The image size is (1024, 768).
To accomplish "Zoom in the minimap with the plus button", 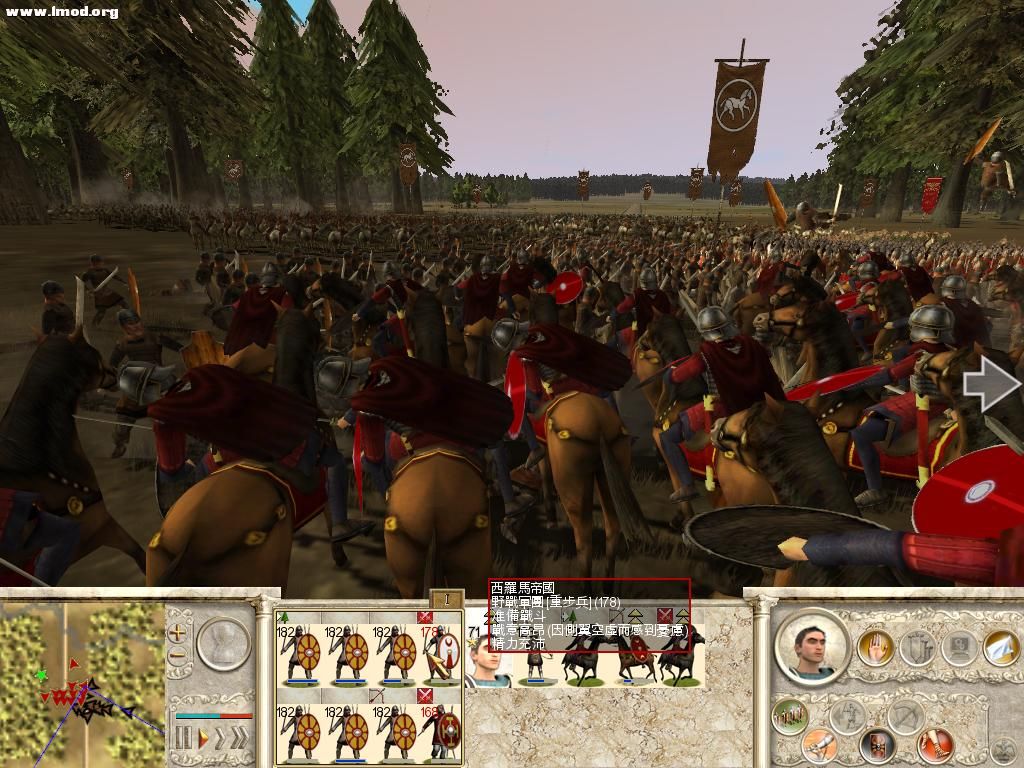I will (x=178, y=632).
